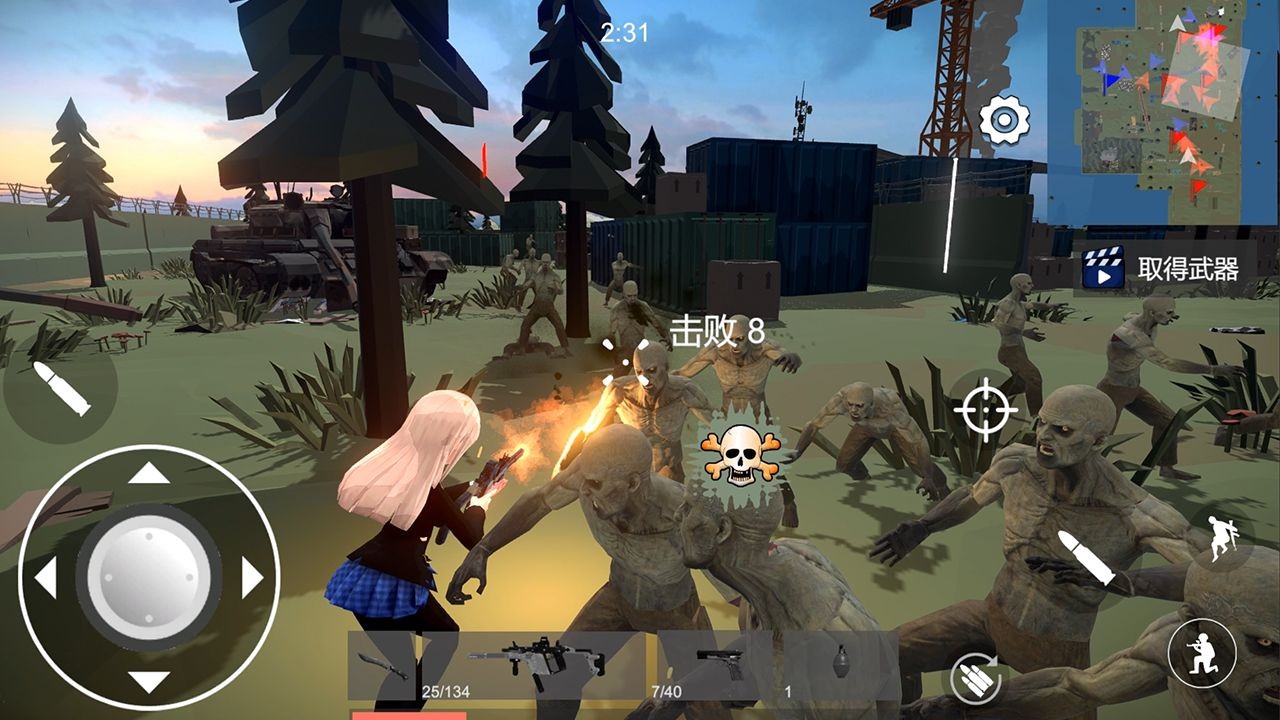Viewport: 1280px width, 720px height.
Task: Open the settings gear icon
Action: pos(1003,119)
